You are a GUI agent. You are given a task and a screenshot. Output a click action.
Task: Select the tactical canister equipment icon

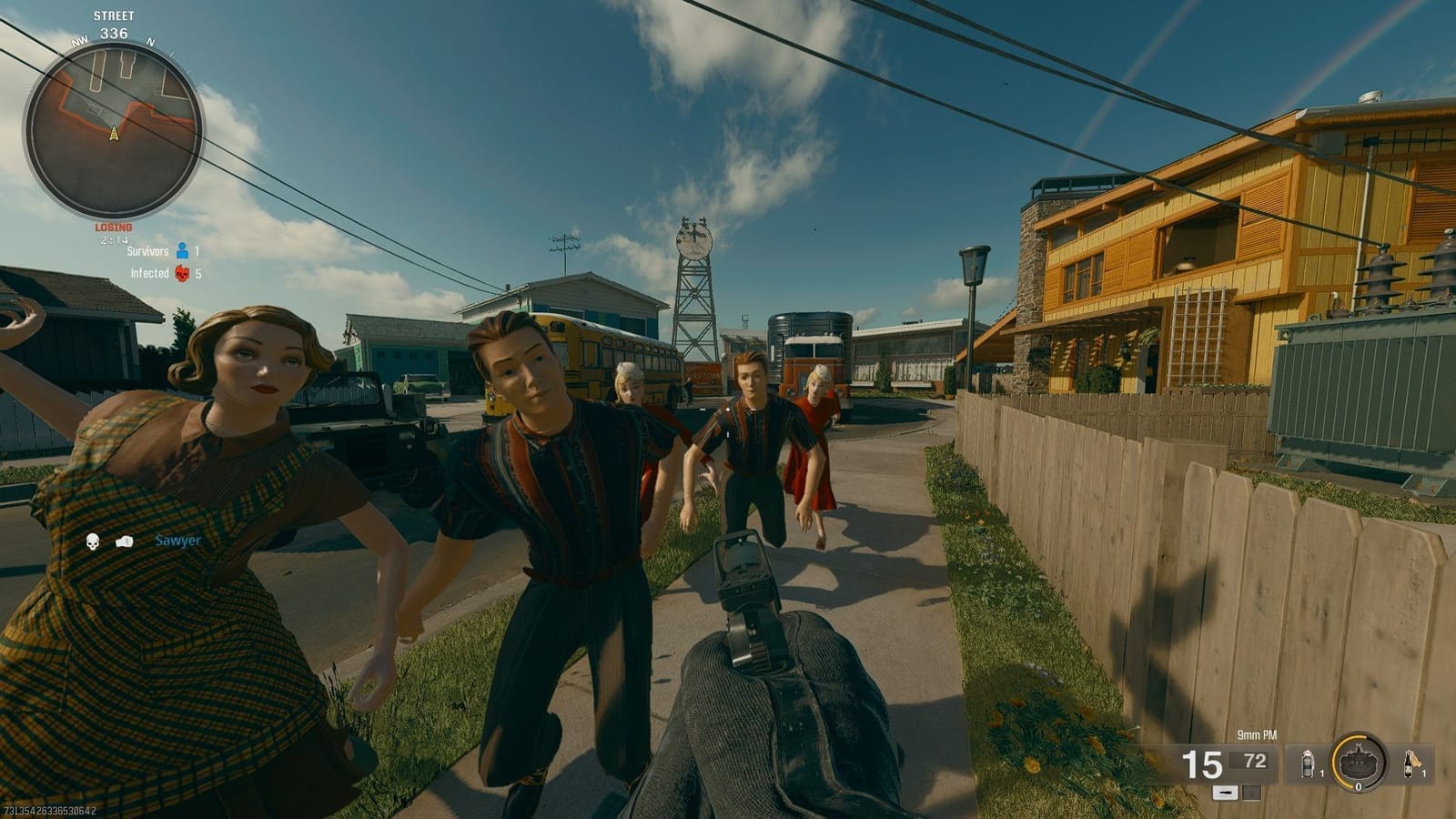pyautogui.click(x=1308, y=764)
